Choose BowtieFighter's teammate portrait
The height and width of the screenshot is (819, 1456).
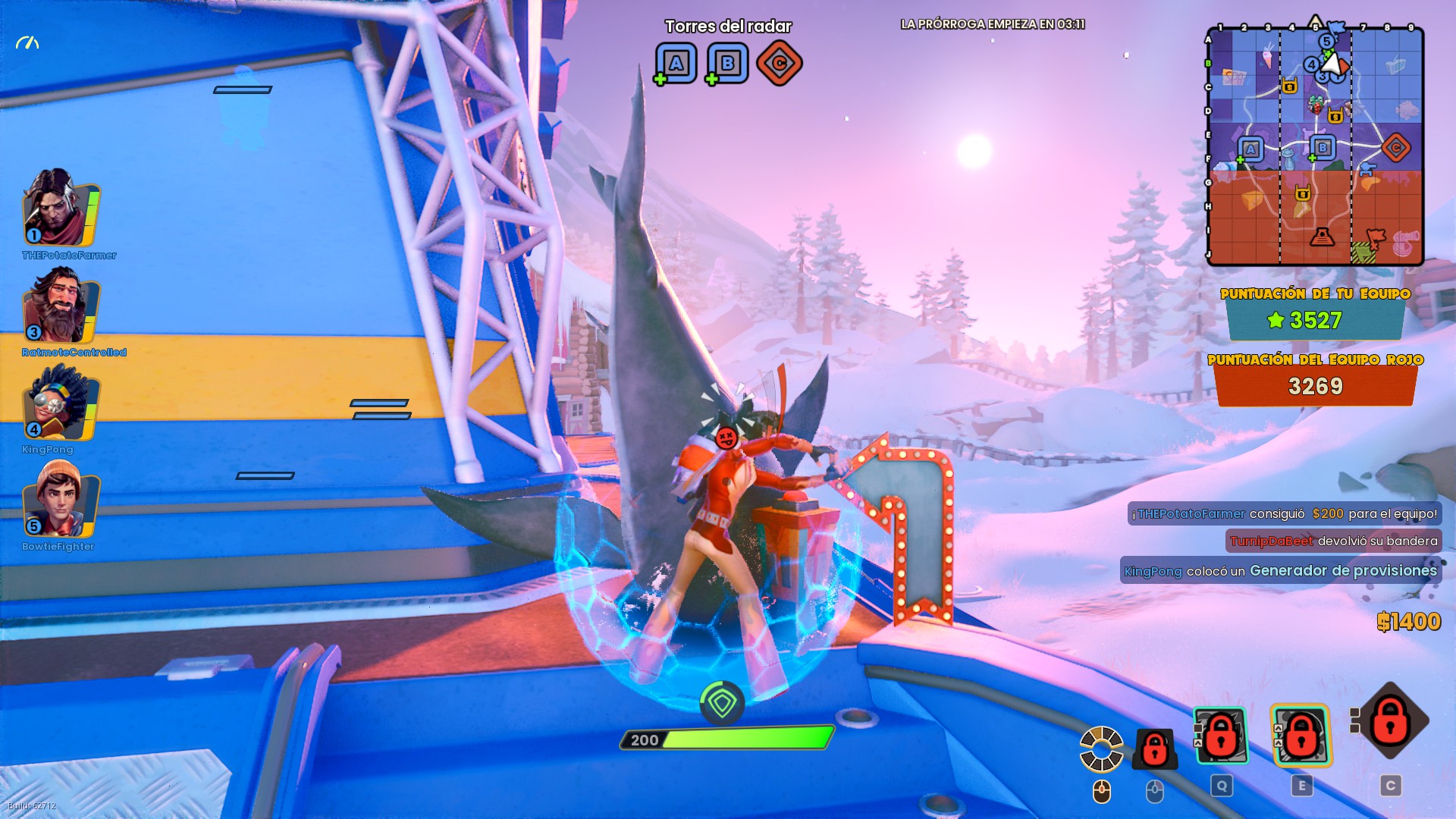pyautogui.click(x=59, y=500)
